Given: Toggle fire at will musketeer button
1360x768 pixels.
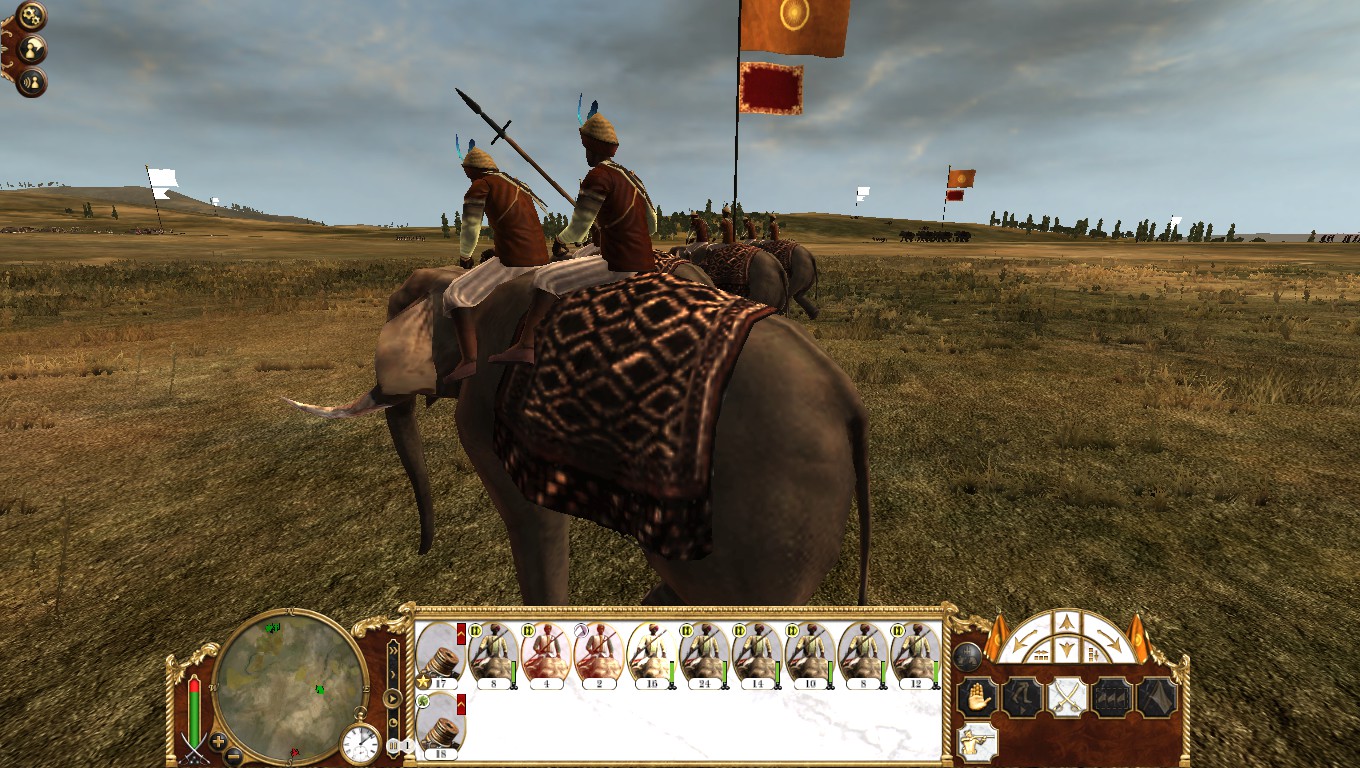Looking at the screenshot, I should click(976, 740).
